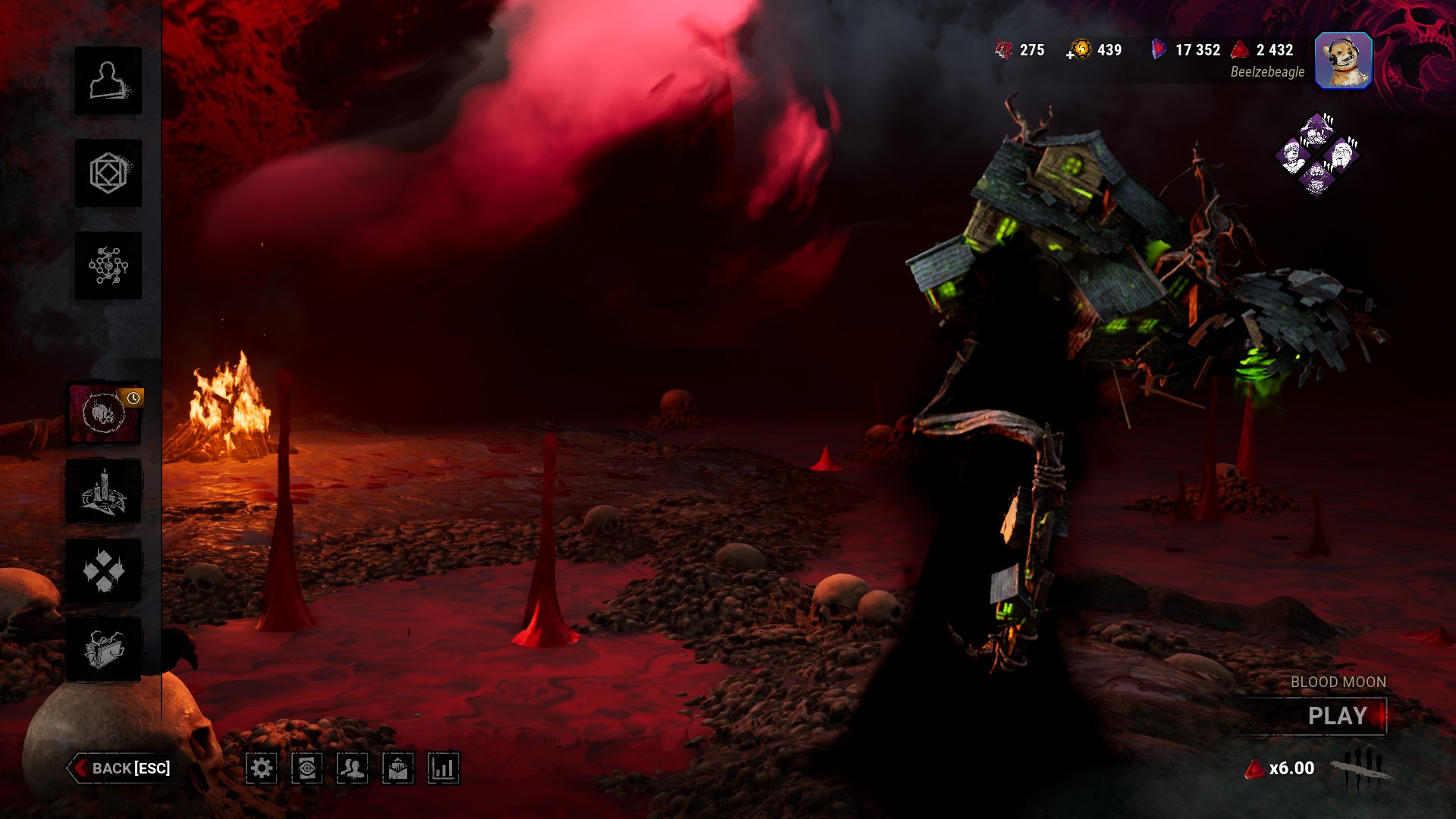The width and height of the screenshot is (1456, 819).
Task: Select the right perk in equipped diamond
Action: click(x=1341, y=156)
